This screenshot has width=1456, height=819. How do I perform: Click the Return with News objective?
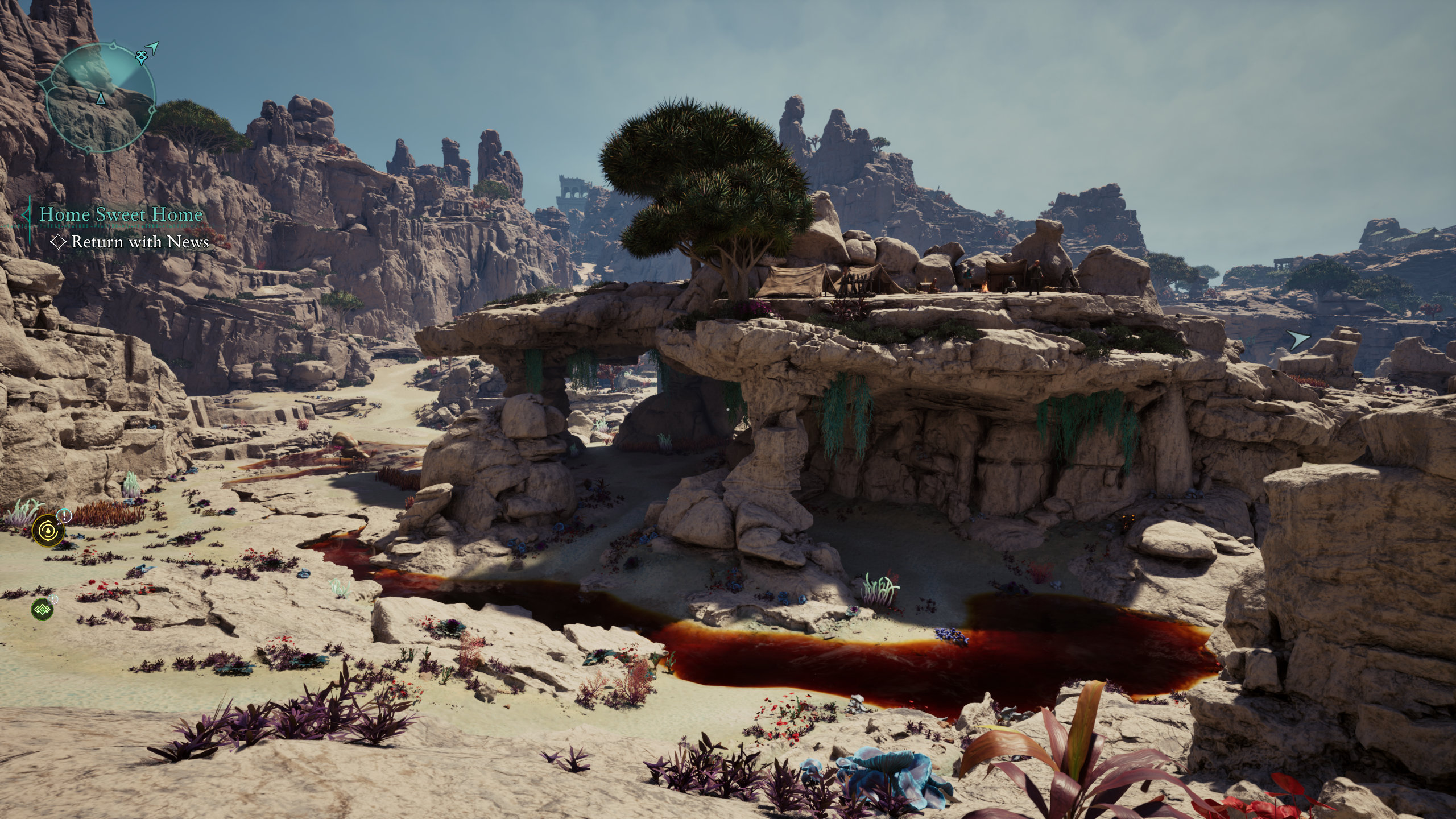[140, 242]
